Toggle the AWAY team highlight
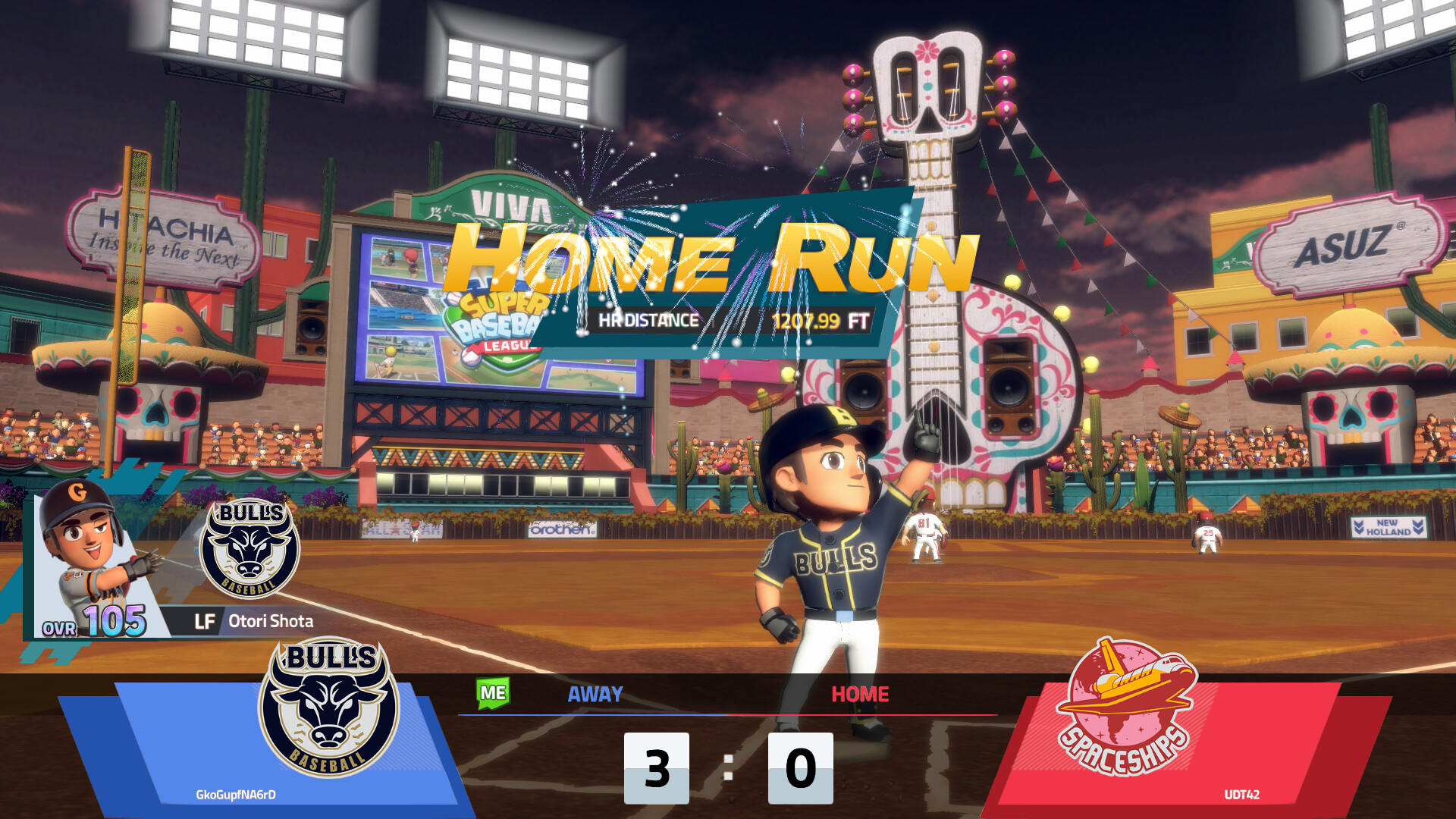This screenshot has height=819, width=1456. (x=594, y=694)
